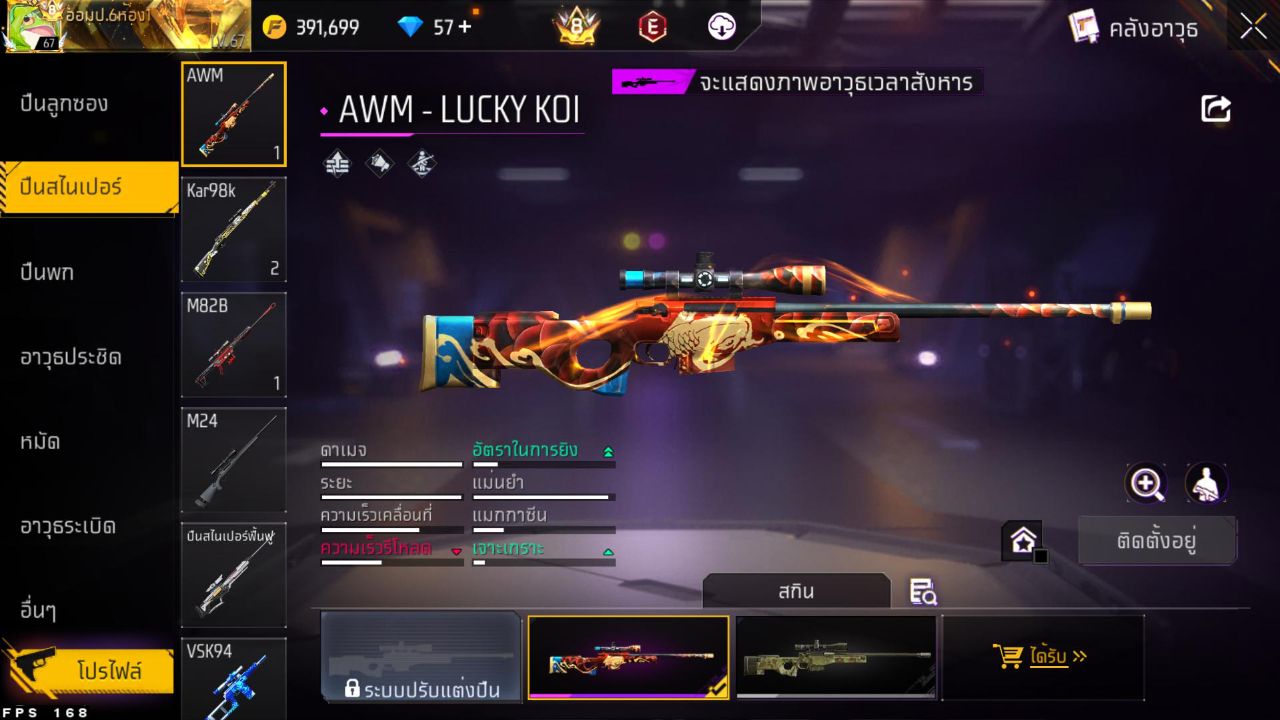Screen dimensions: 1280x720
Task: Select the สกิน tab
Action: click(796, 591)
